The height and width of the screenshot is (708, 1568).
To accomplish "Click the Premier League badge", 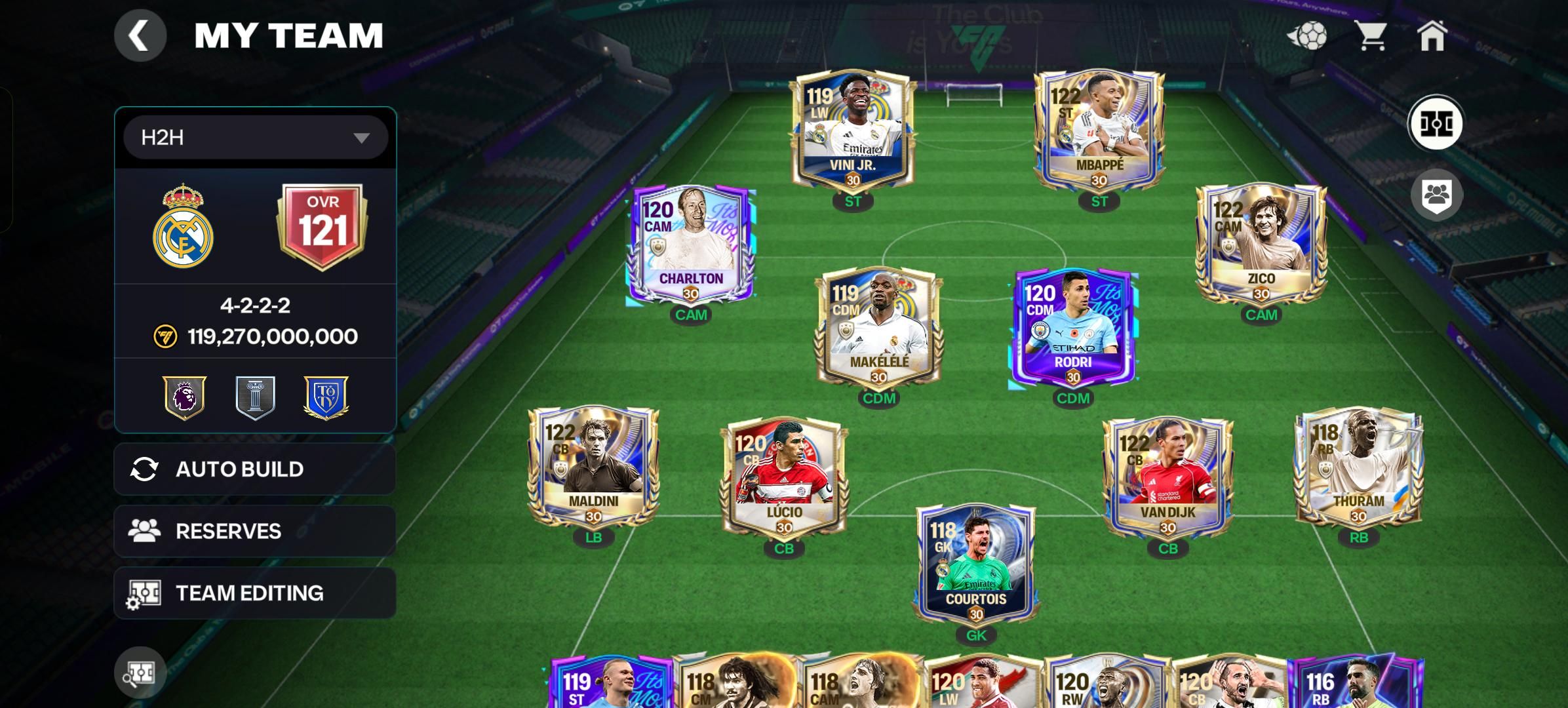I will click(x=185, y=397).
